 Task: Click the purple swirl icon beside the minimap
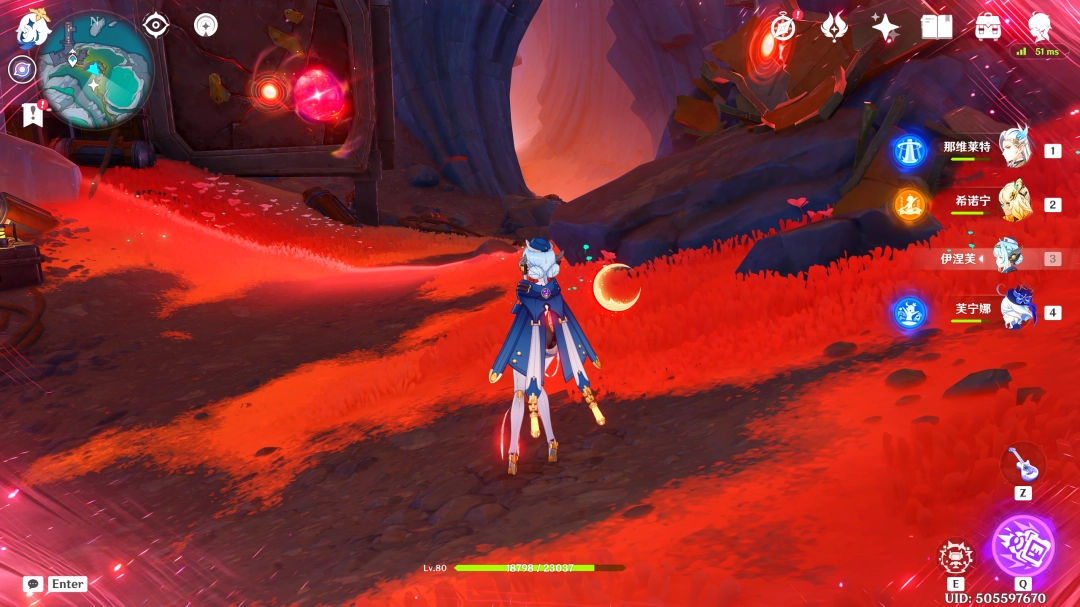click(x=22, y=69)
